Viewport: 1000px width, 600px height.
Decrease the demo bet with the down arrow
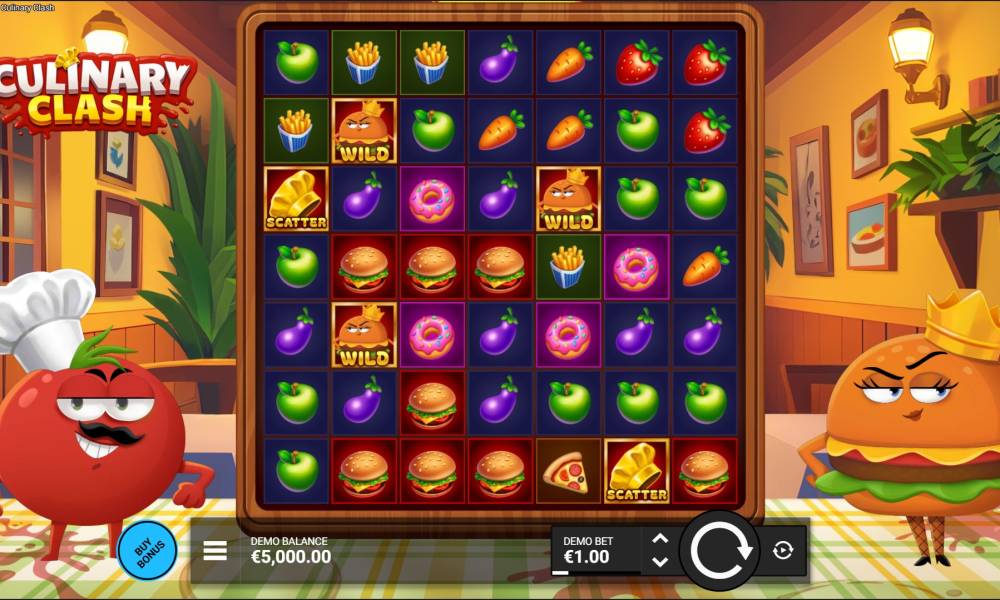point(660,561)
